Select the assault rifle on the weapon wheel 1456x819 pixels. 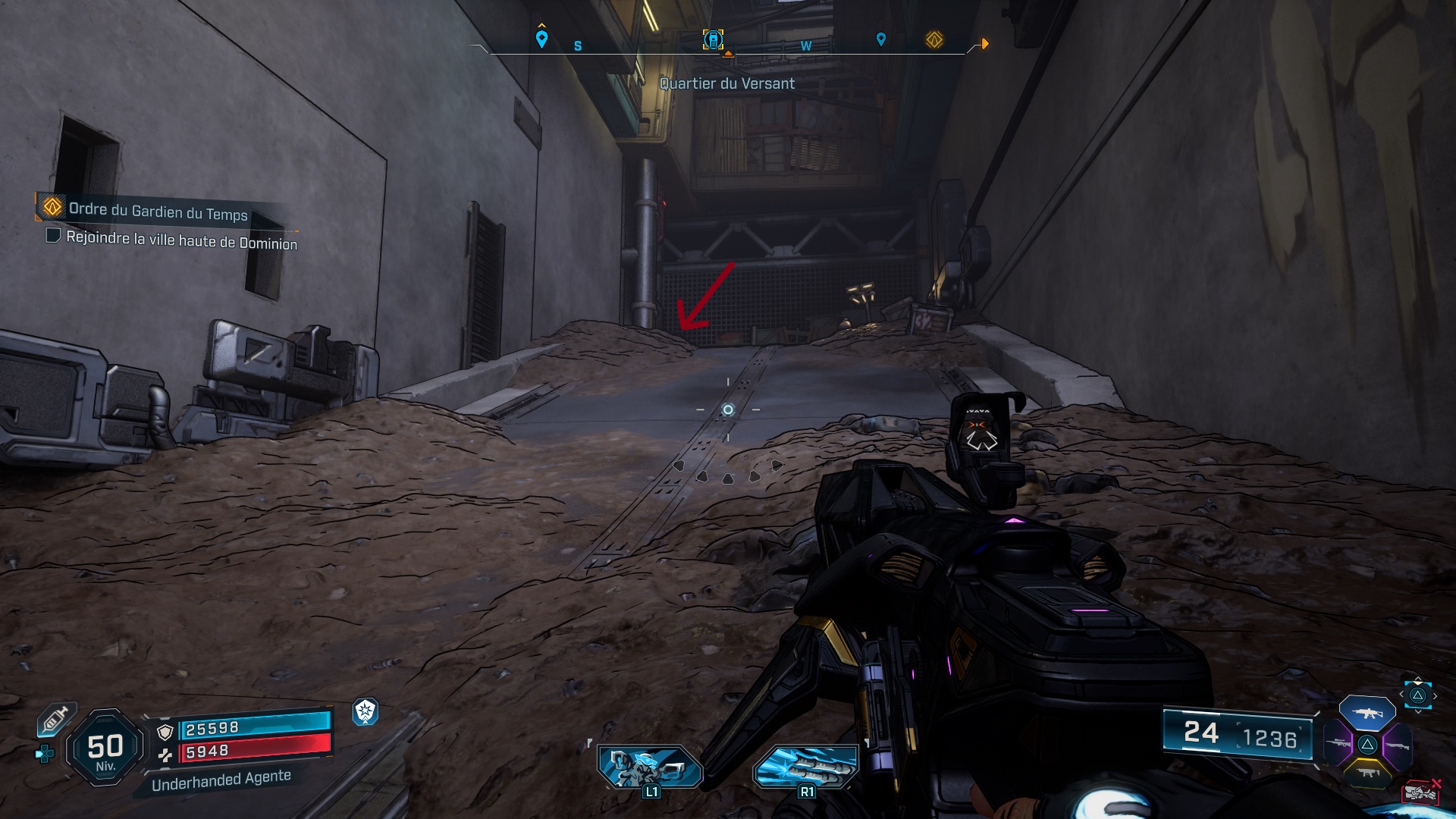[x=1367, y=713]
